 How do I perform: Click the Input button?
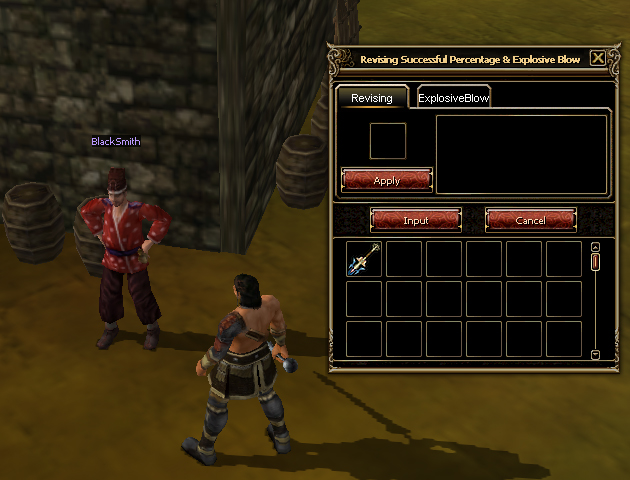pyautogui.click(x=415, y=220)
